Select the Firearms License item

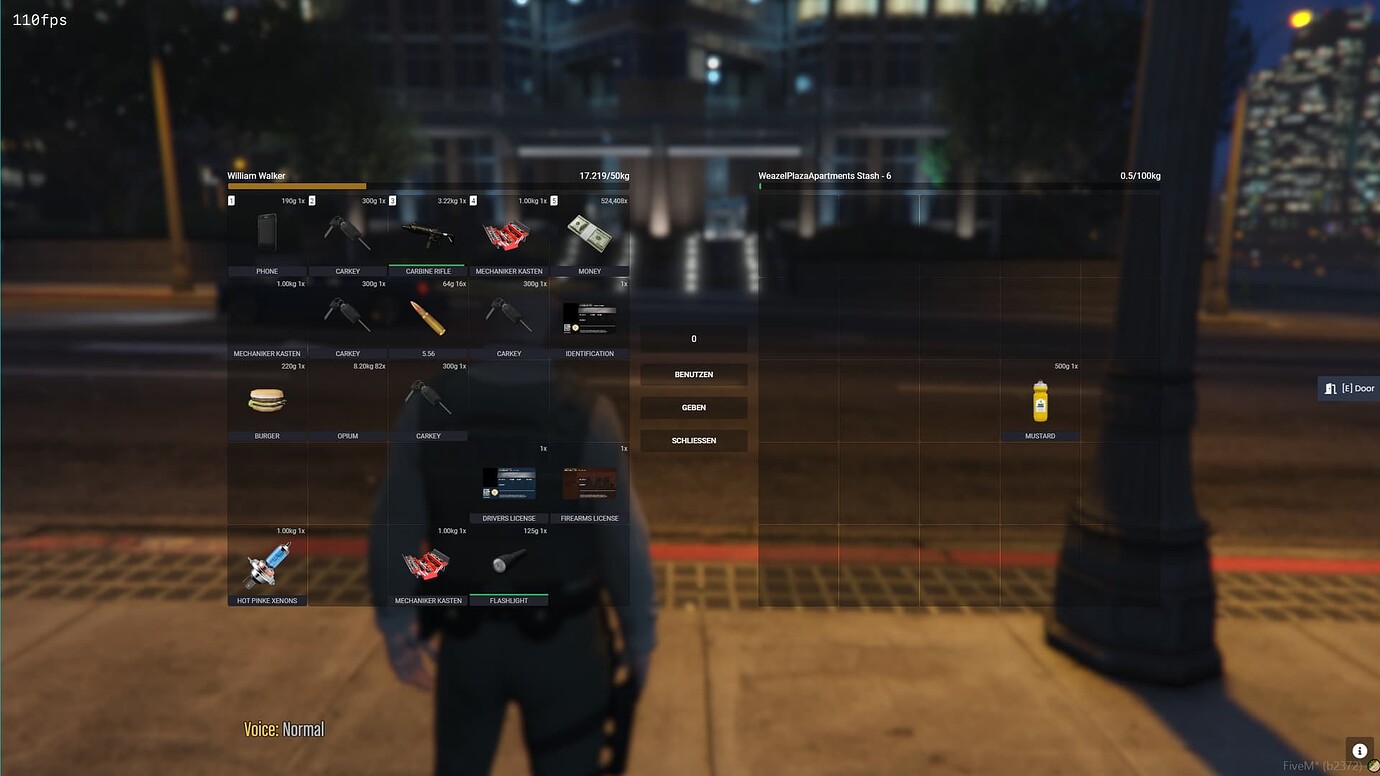[590, 483]
